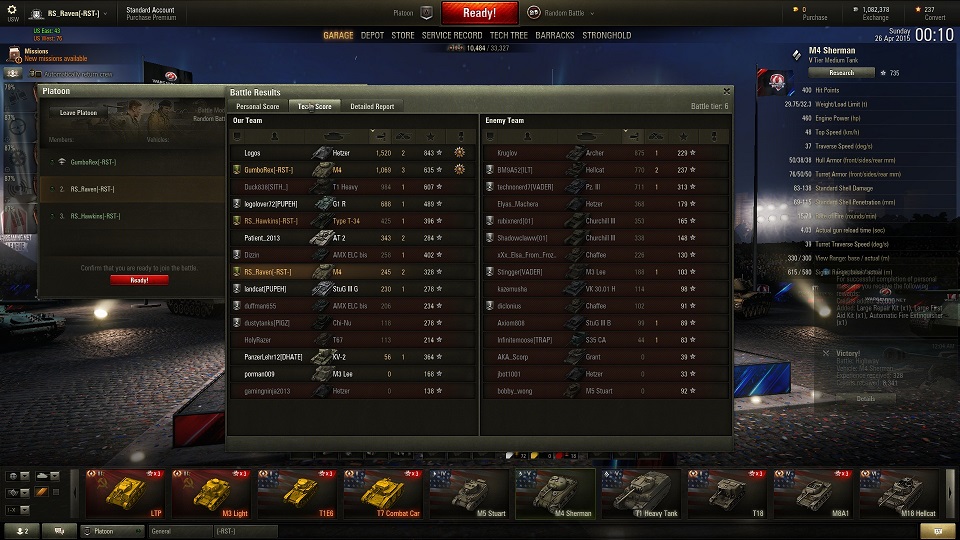Leave the platoon
The height and width of the screenshot is (540, 960).
coord(79,113)
